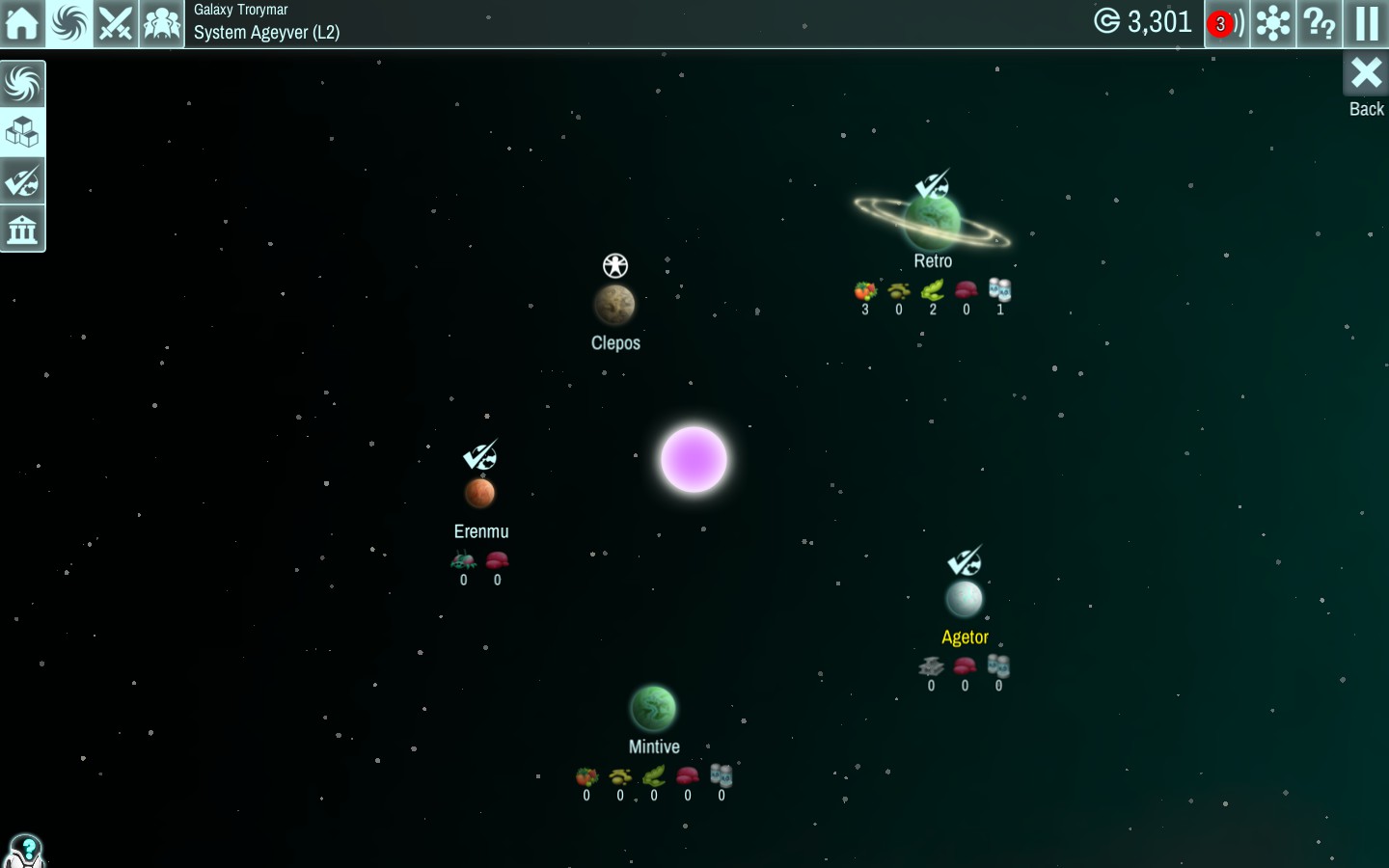This screenshot has height=868, width=1389.
Task: Open the ship missions side button
Action: (x=22, y=181)
